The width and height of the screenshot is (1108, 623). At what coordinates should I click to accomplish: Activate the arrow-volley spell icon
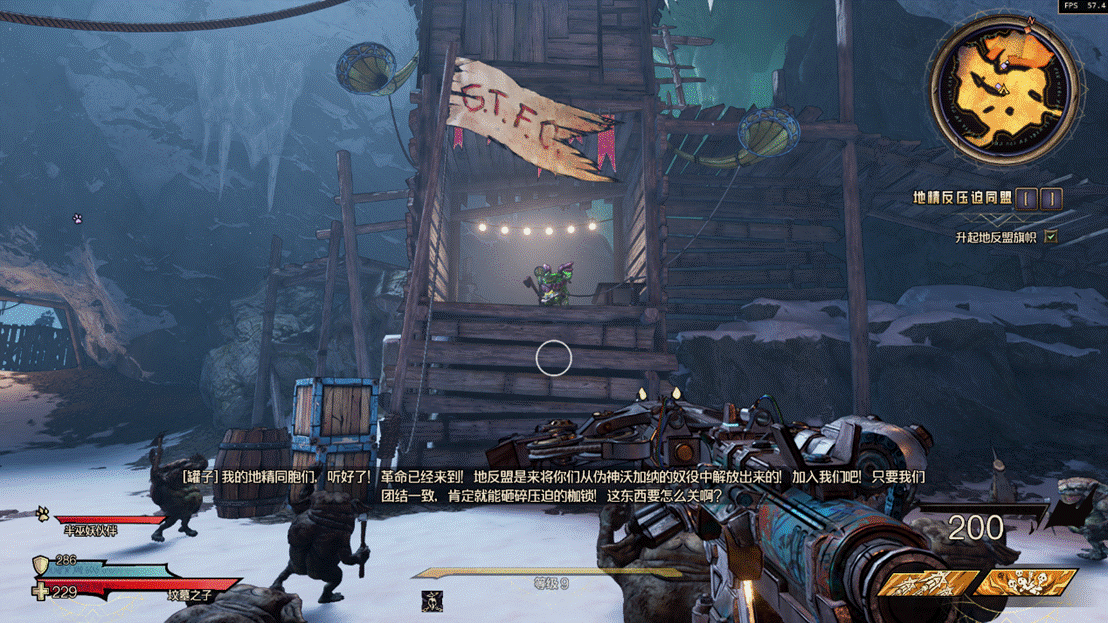pos(921,582)
